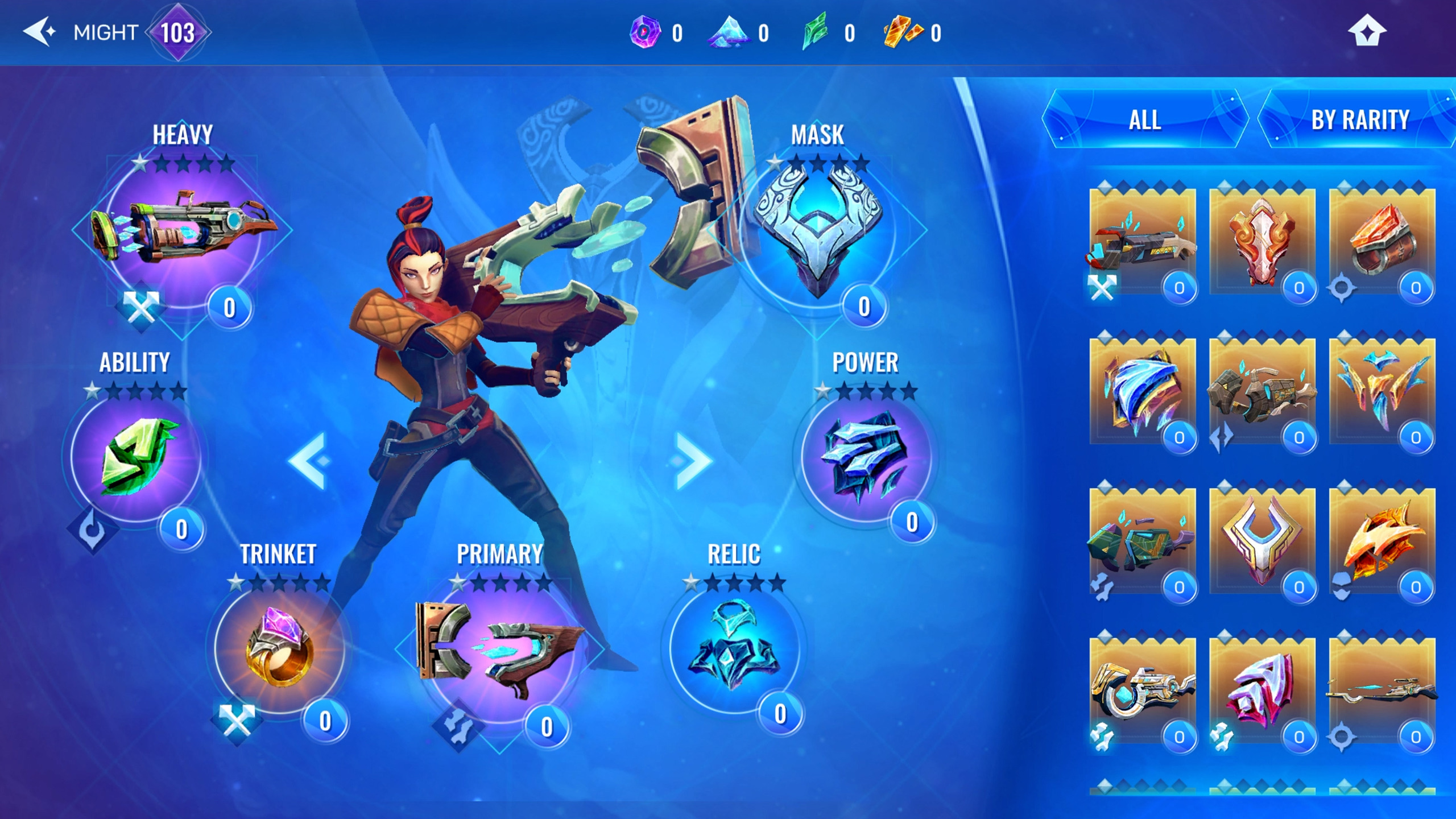Open the MASK equipment slot
The height and width of the screenshot is (819, 1456).
click(817, 233)
